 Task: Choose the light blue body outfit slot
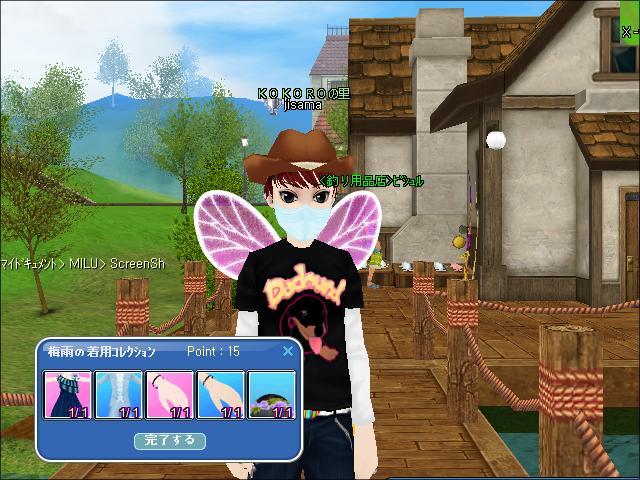click(x=119, y=395)
